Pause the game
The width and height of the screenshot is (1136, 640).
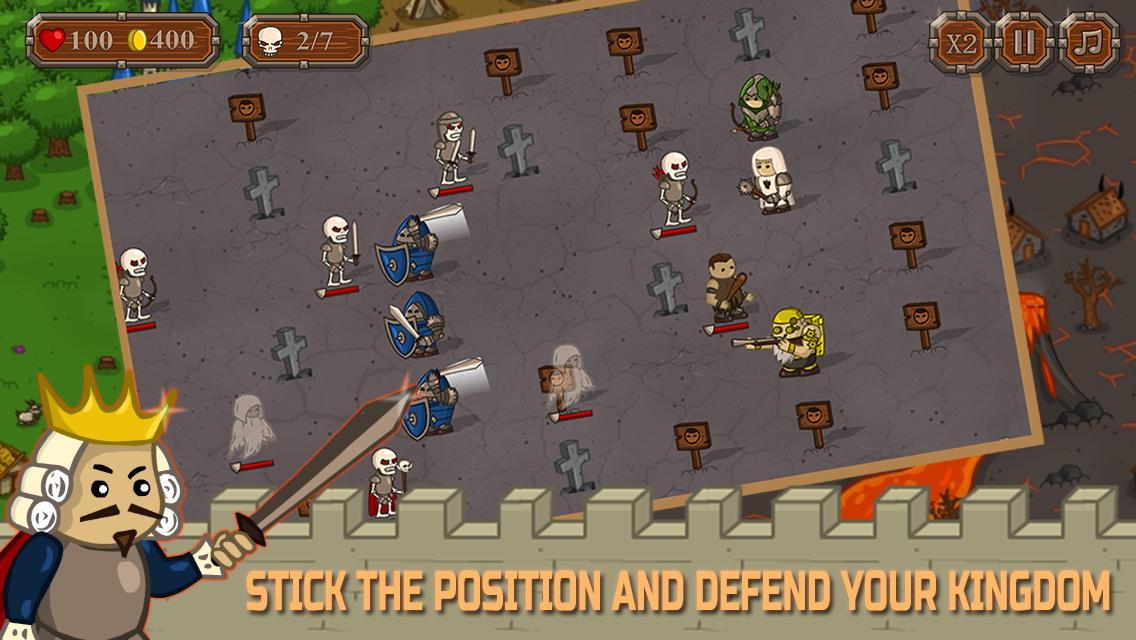1024,43
